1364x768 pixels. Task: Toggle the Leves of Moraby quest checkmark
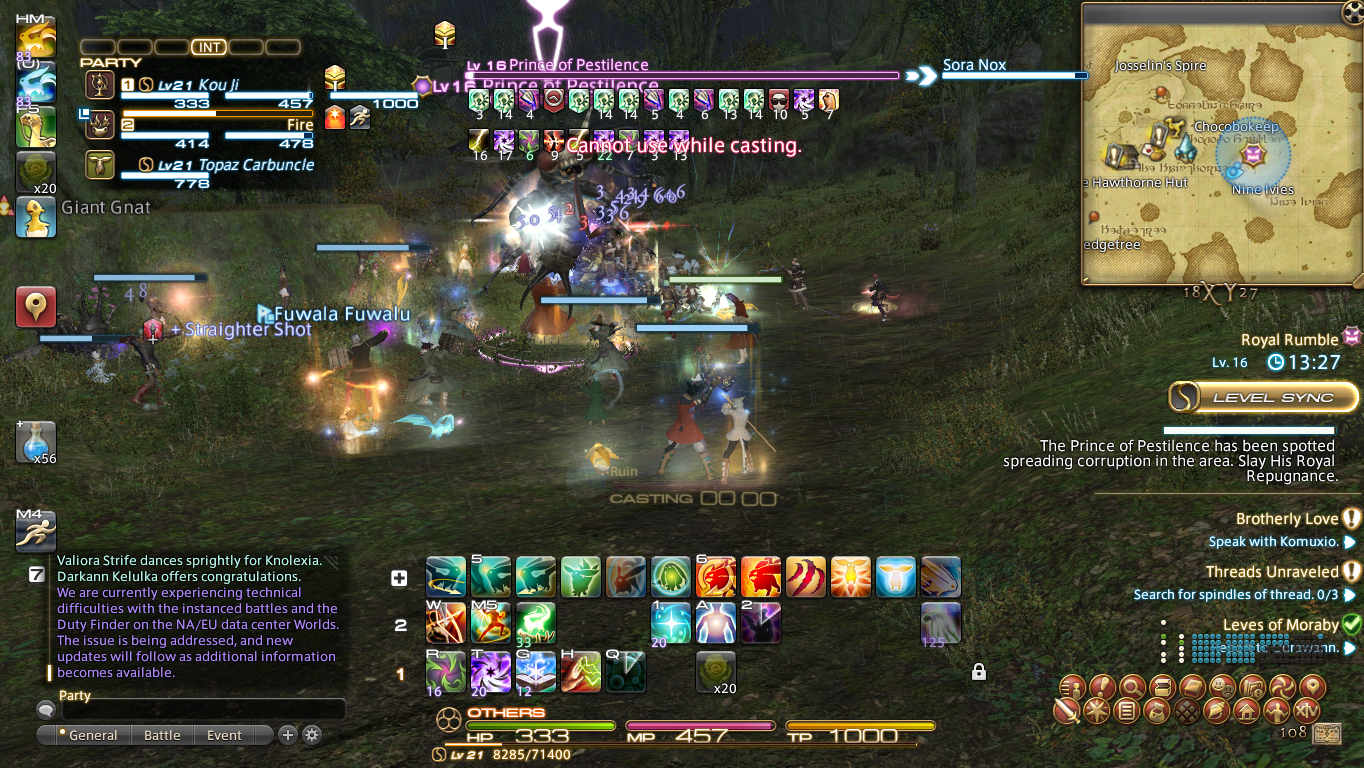(x=1351, y=624)
